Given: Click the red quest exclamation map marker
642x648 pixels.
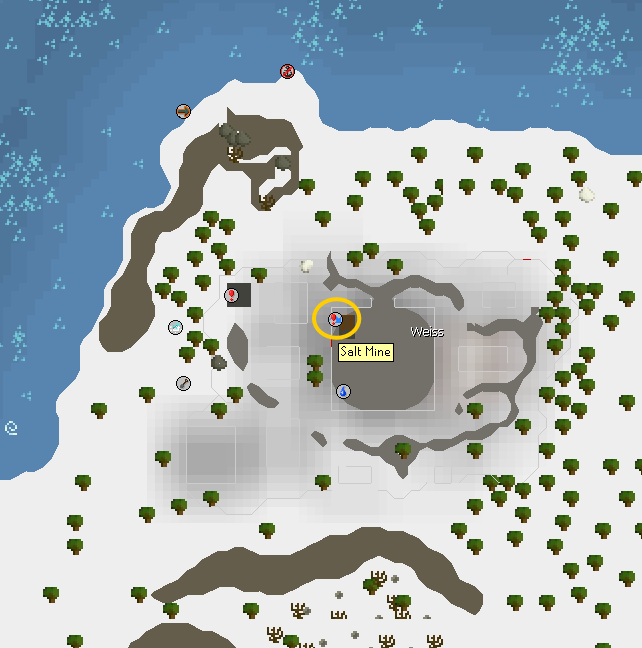Looking at the screenshot, I should (x=232, y=295).
